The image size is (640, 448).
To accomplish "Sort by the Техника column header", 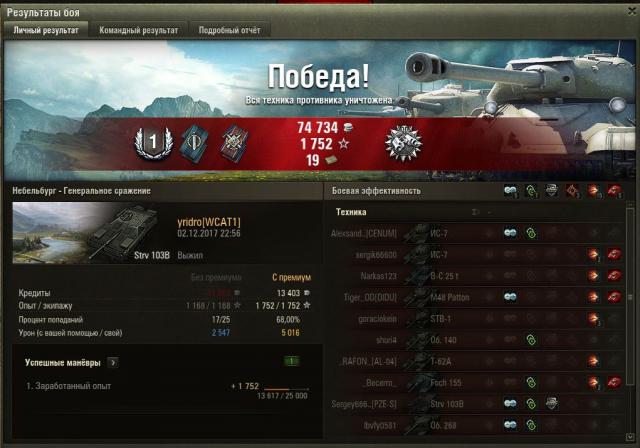I will point(351,212).
